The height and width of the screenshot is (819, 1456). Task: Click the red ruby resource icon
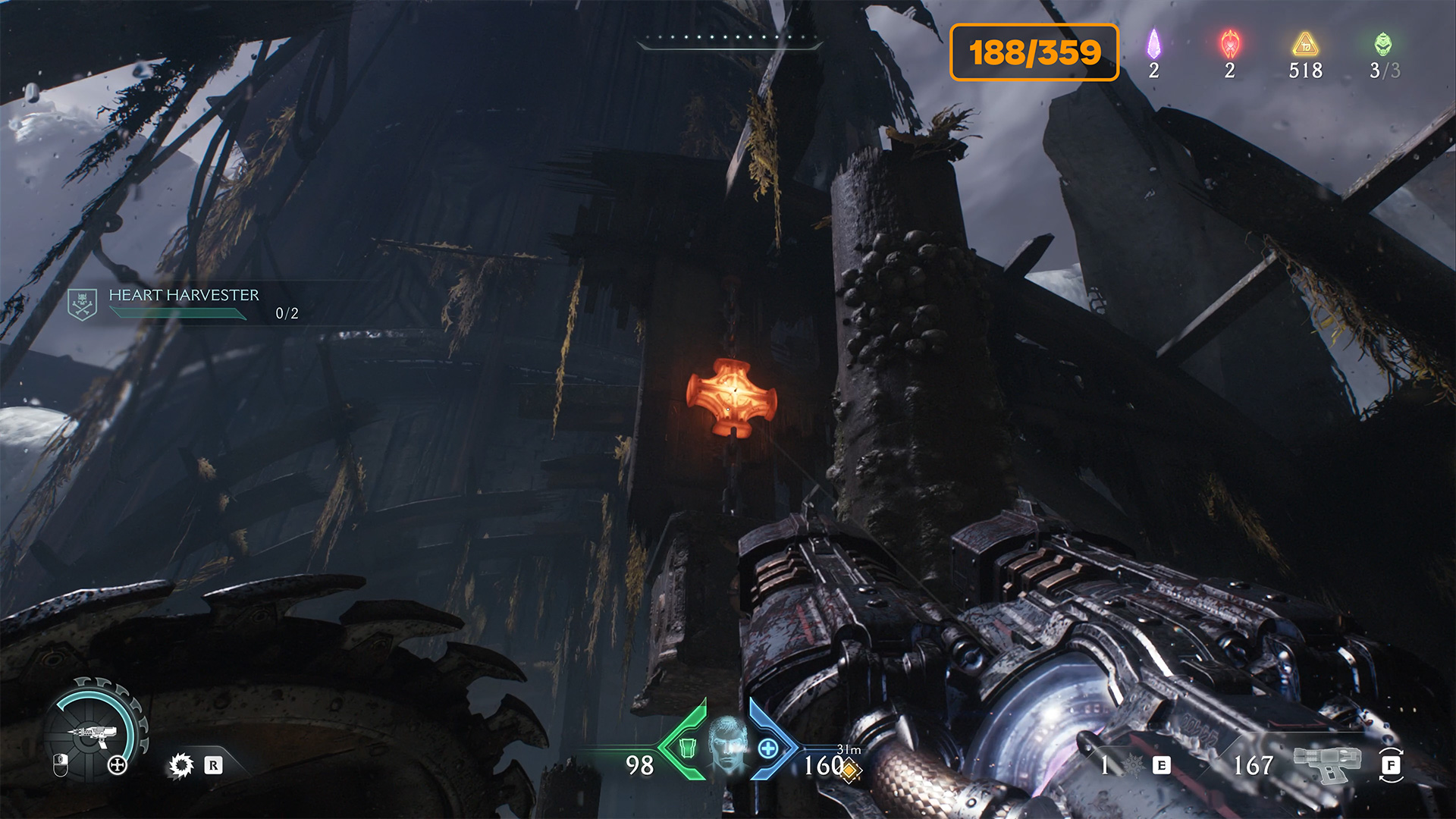click(x=1229, y=44)
